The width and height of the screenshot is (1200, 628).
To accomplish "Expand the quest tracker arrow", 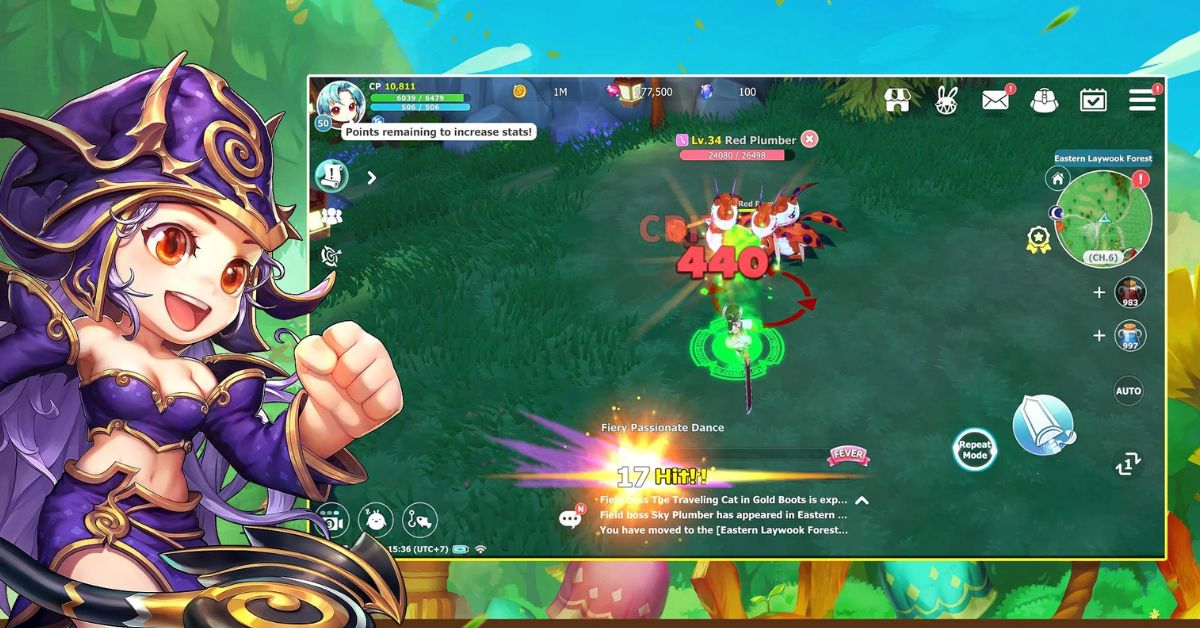I will pos(371,178).
